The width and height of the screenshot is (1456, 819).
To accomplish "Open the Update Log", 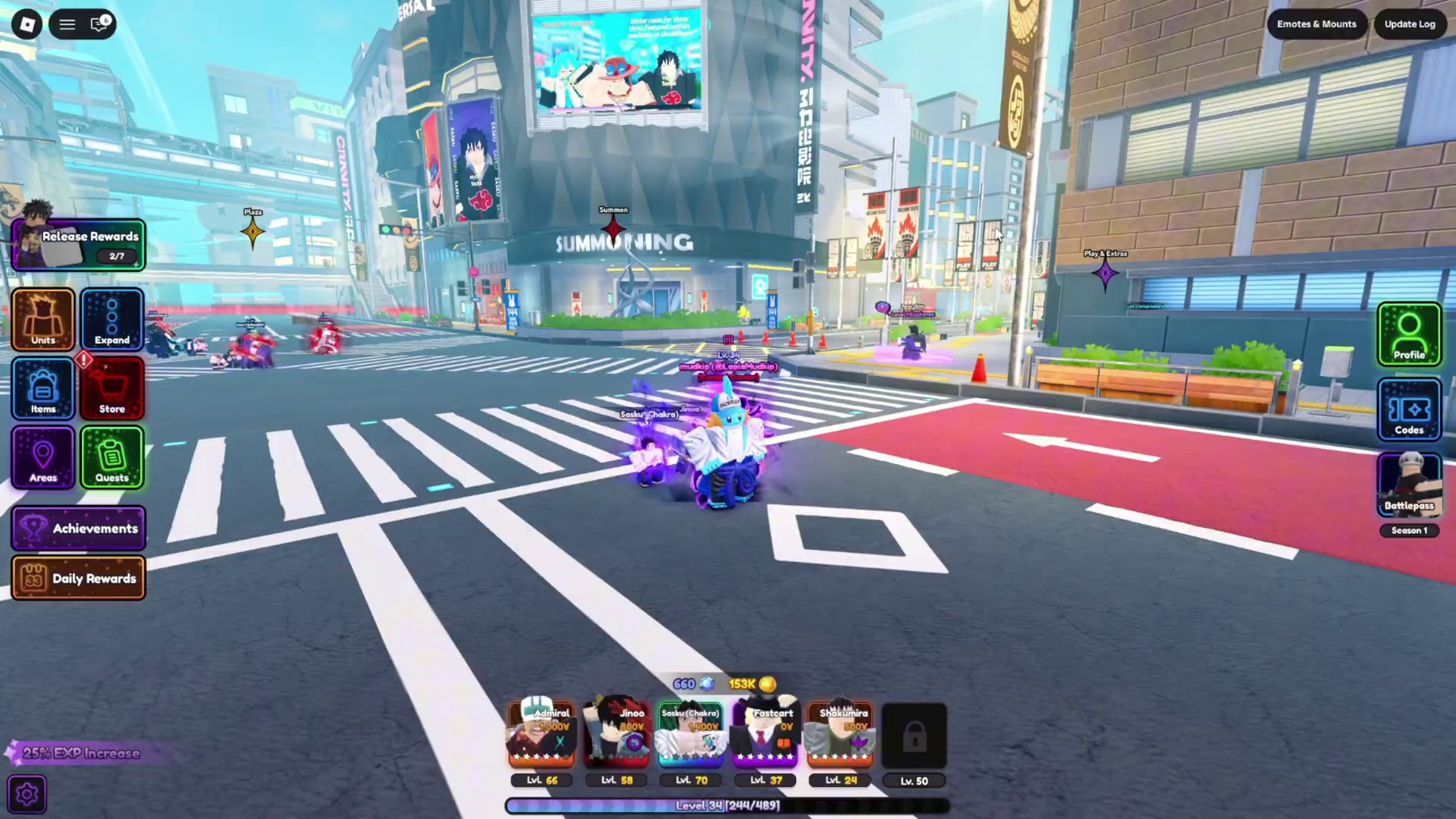I will pyautogui.click(x=1409, y=24).
